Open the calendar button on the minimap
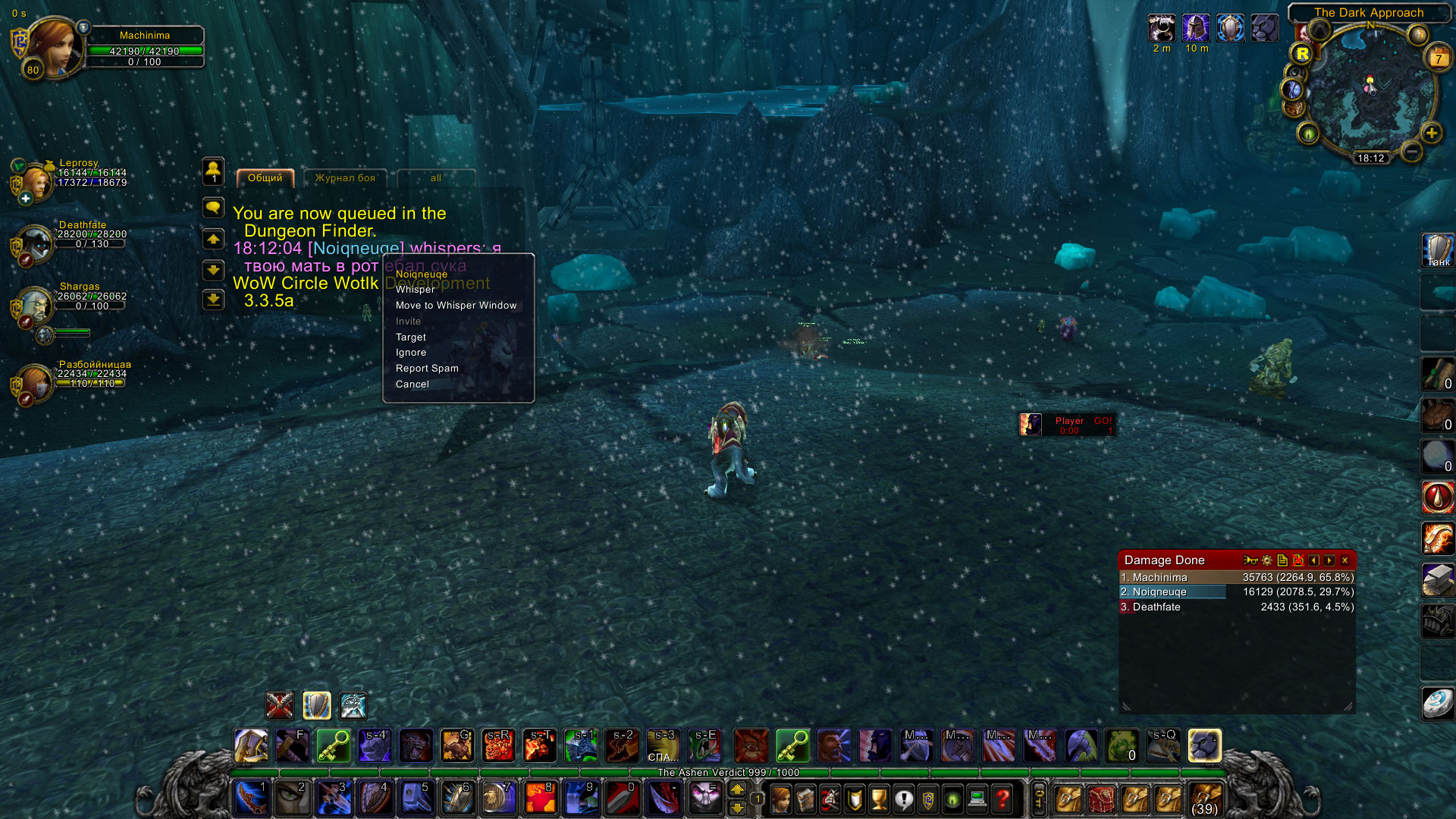 pos(1439,58)
